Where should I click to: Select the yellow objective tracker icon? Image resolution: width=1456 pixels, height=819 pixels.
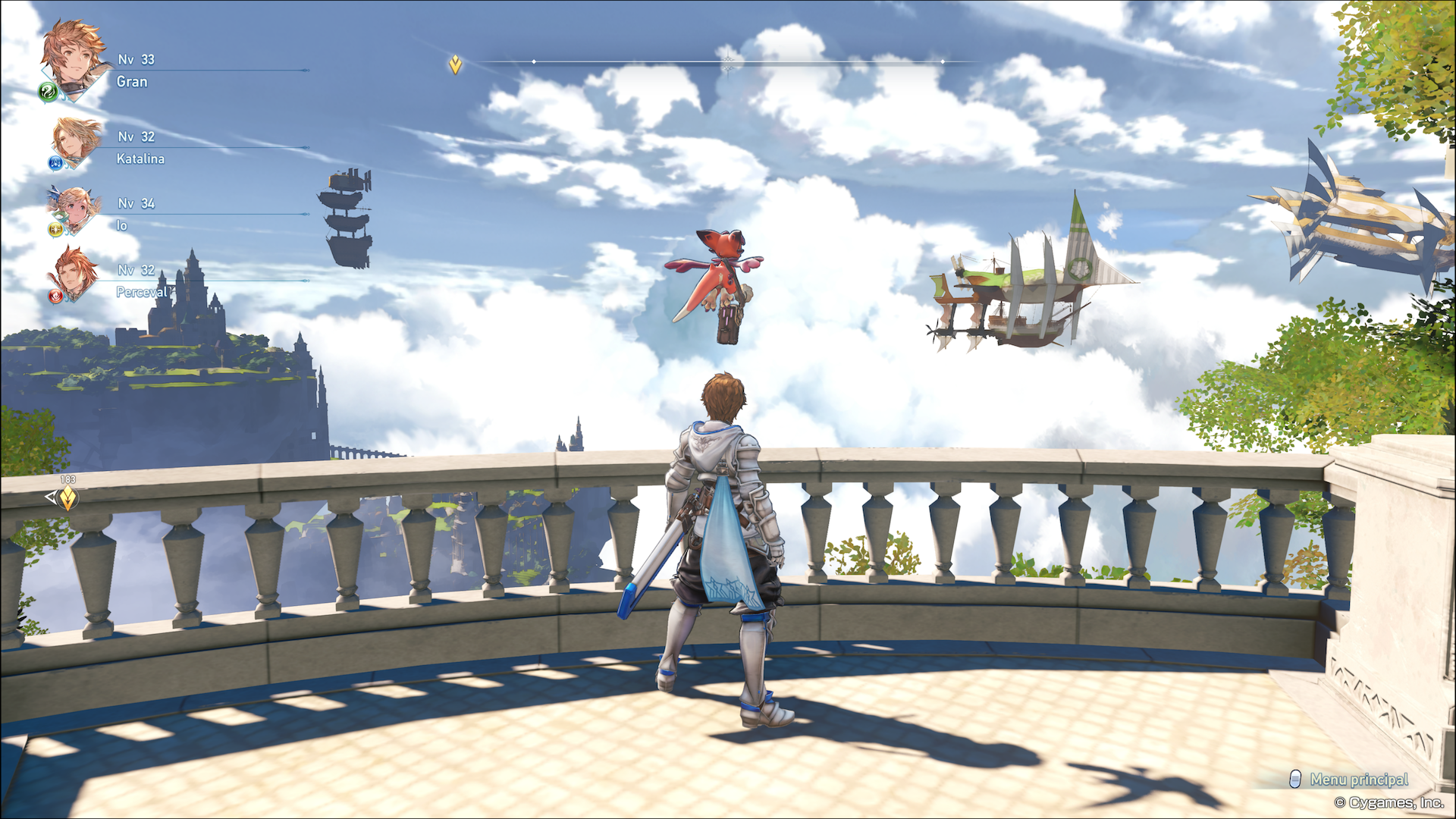click(x=67, y=498)
